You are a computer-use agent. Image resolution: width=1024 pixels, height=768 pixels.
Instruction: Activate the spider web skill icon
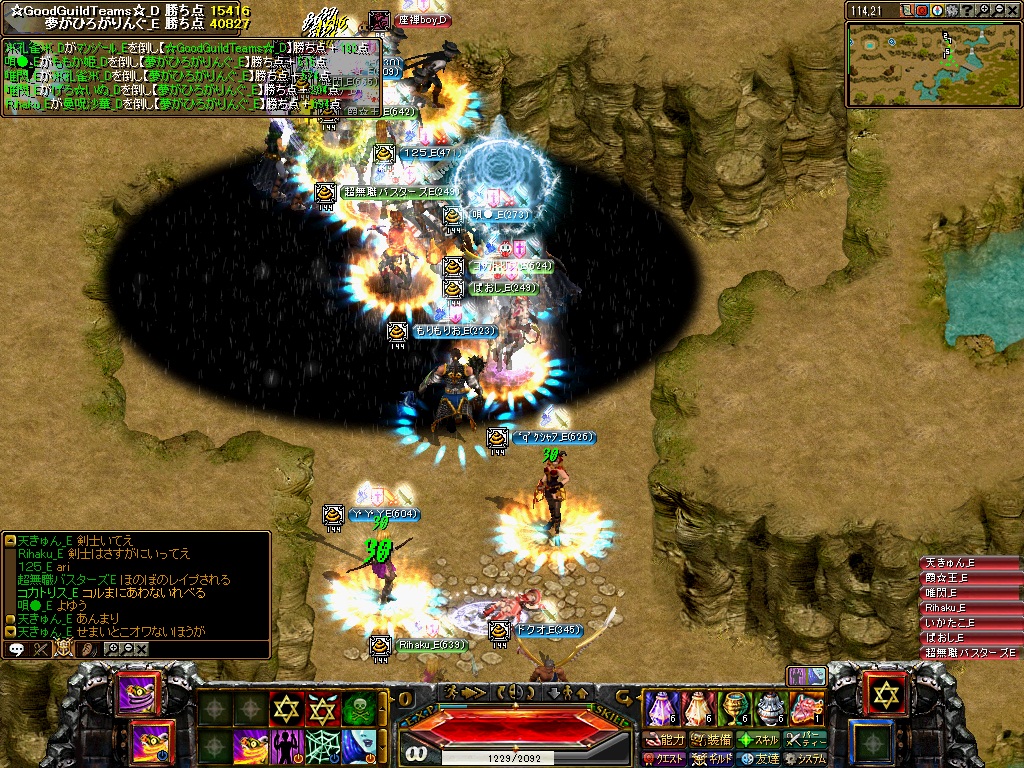pyautogui.click(x=322, y=746)
